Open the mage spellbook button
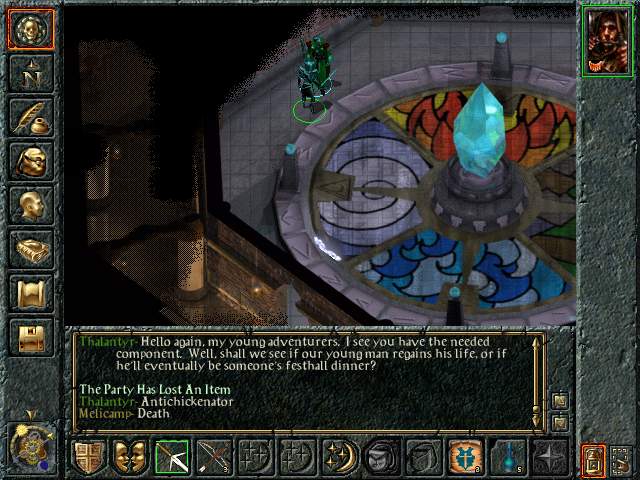Image resolution: width=640 pixels, height=480 pixels. pyautogui.click(x=31, y=249)
